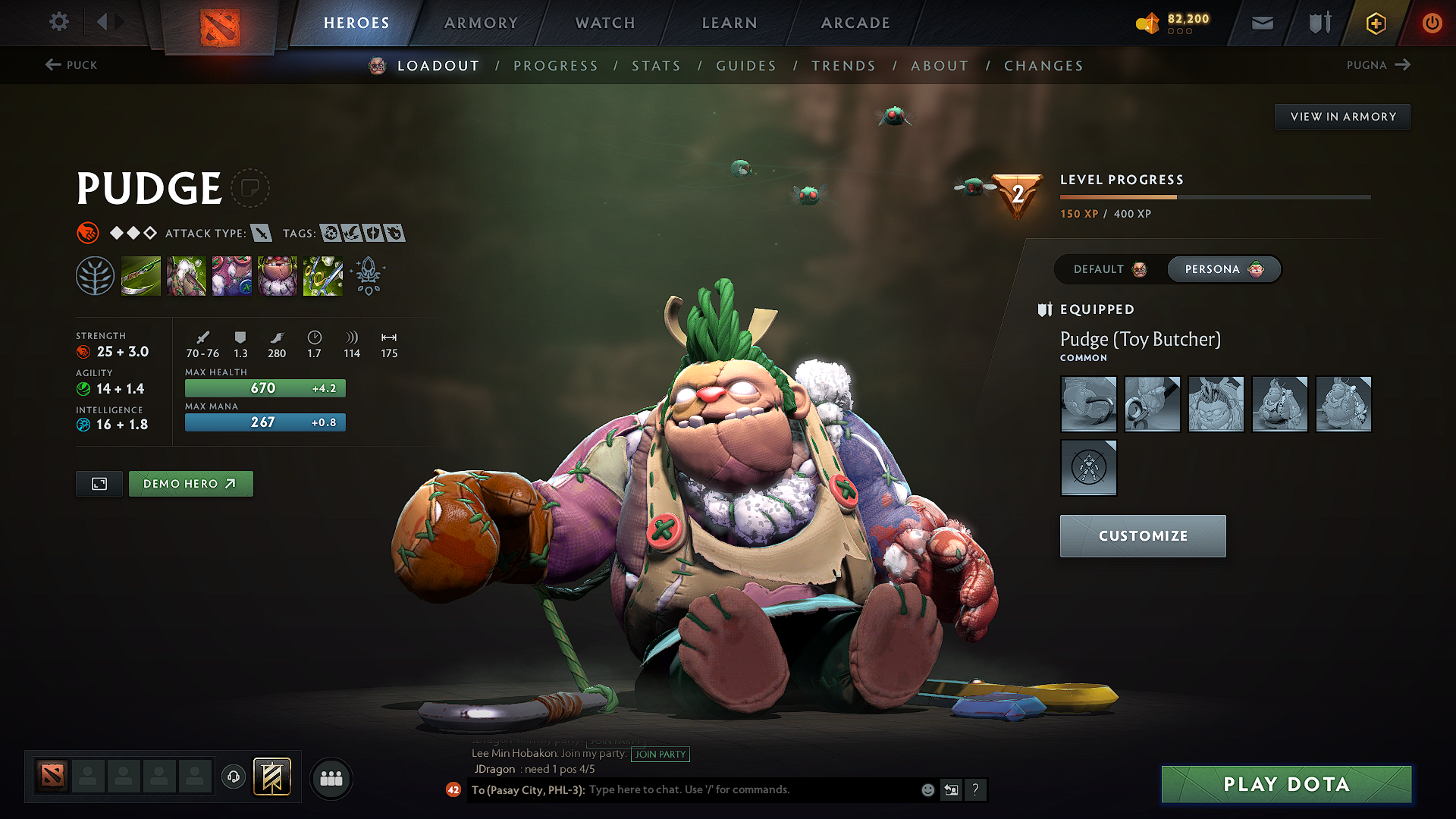Click the View in Armory button

coord(1342,117)
